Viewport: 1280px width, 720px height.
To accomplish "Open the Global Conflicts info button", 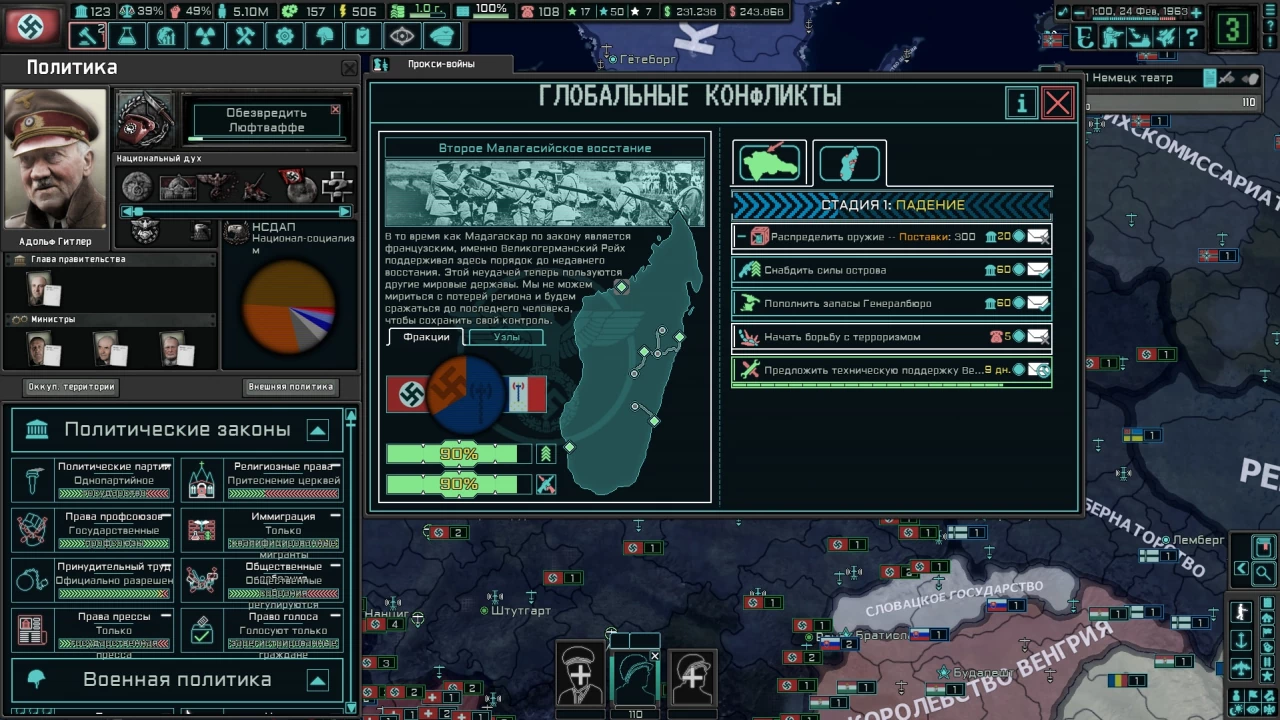I will click(1021, 103).
